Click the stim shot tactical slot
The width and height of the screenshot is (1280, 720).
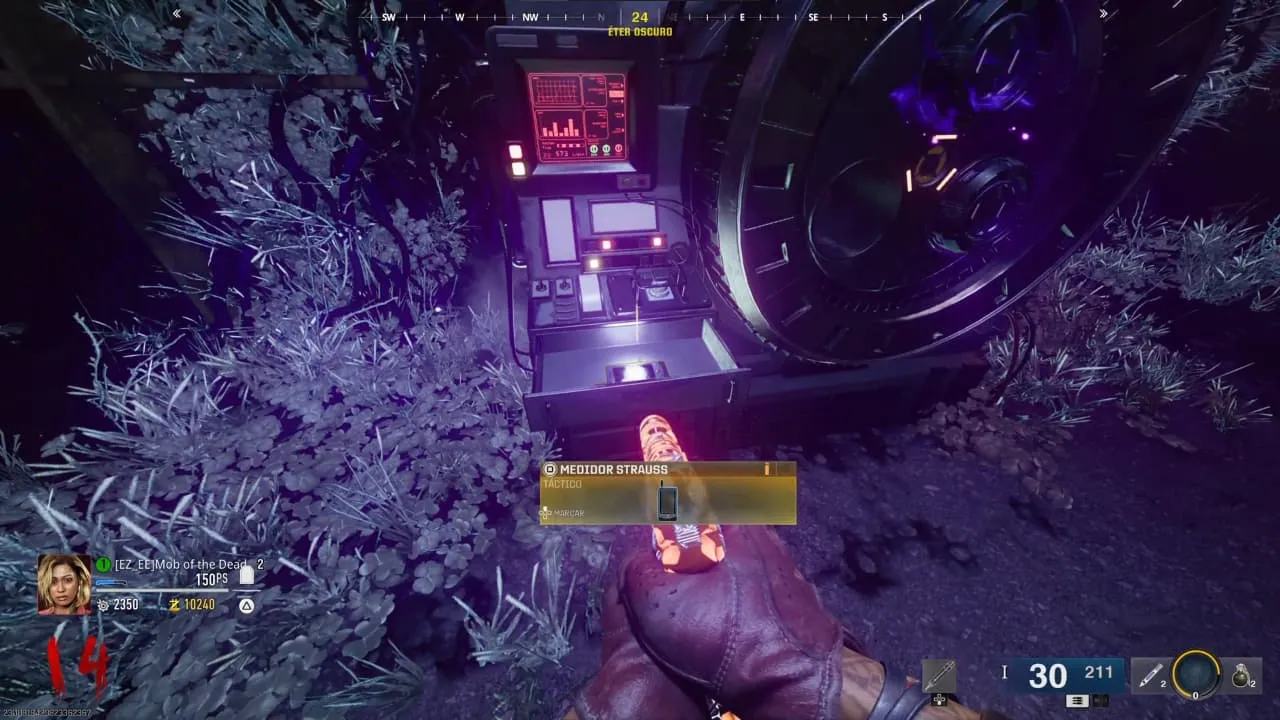[1150, 677]
